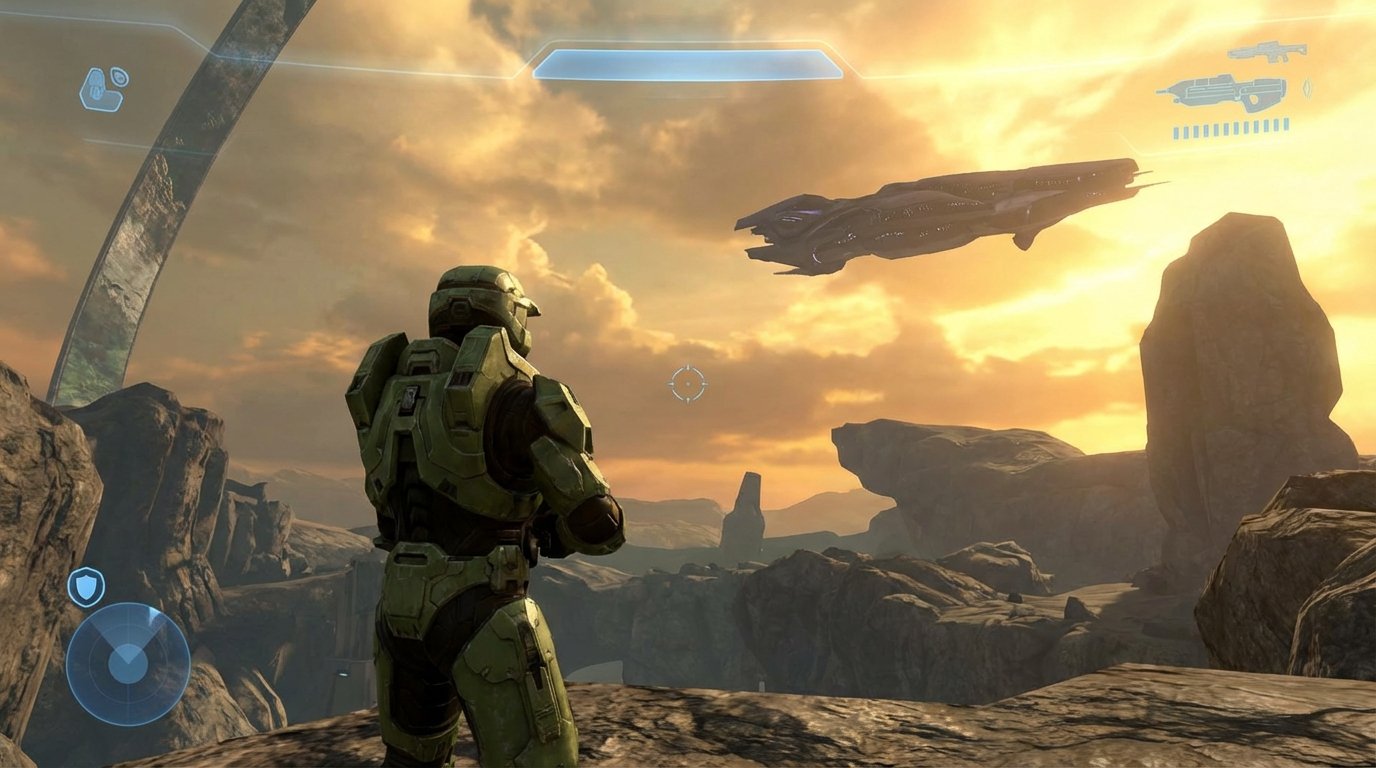Click the shield meter at top center
The image size is (1376, 768).
click(688, 62)
